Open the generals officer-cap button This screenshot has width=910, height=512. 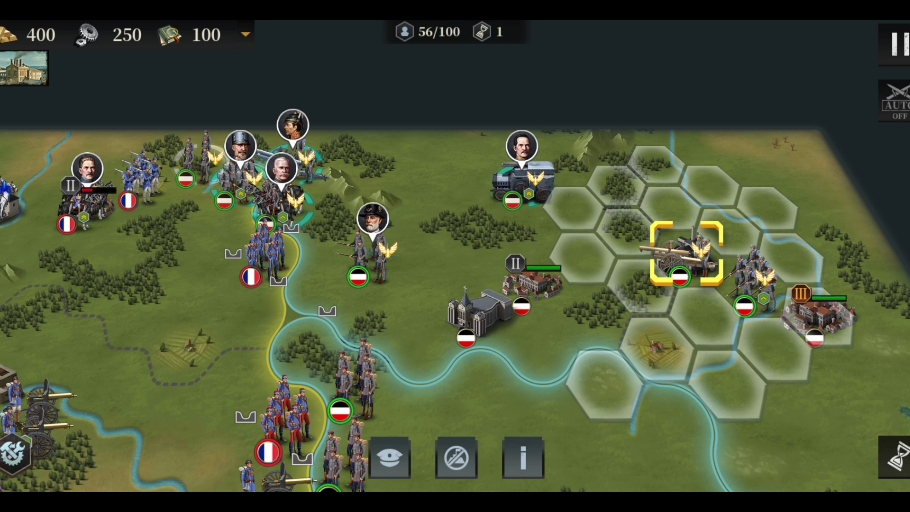point(390,458)
